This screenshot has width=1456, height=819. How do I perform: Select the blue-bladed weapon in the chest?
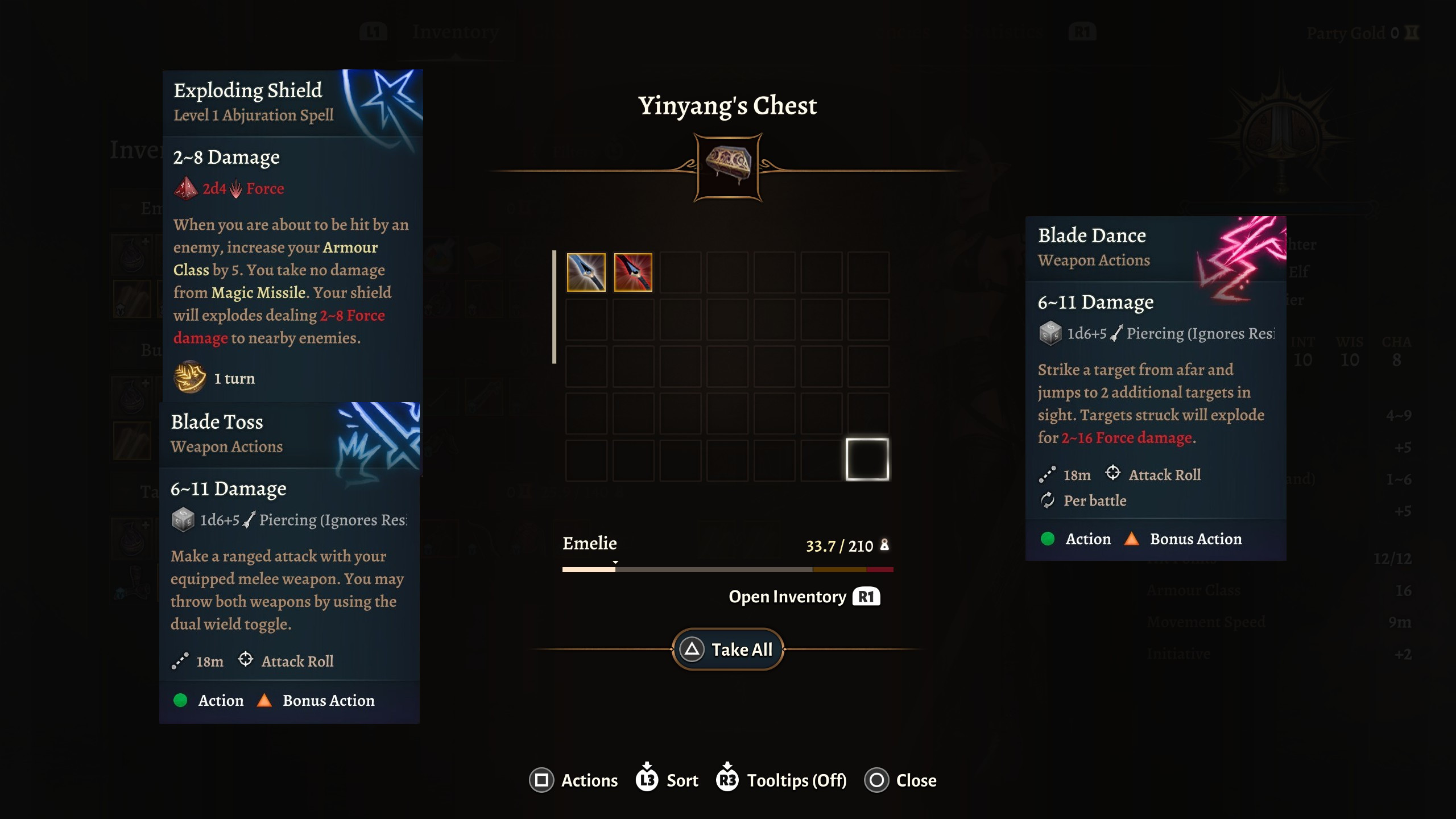click(586, 272)
